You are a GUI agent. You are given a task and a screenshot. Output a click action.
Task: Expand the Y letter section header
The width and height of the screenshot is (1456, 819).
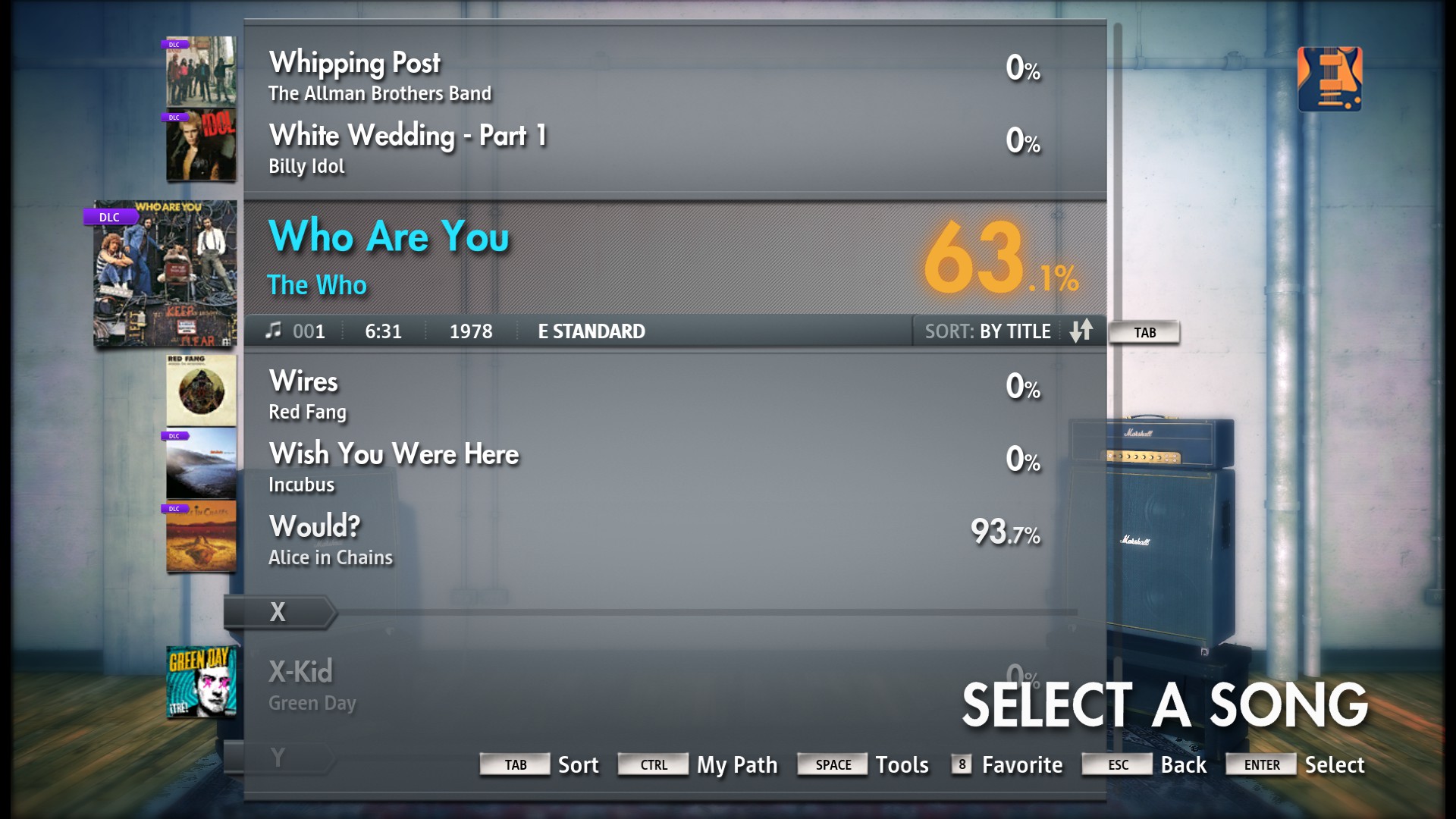[278, 756]
